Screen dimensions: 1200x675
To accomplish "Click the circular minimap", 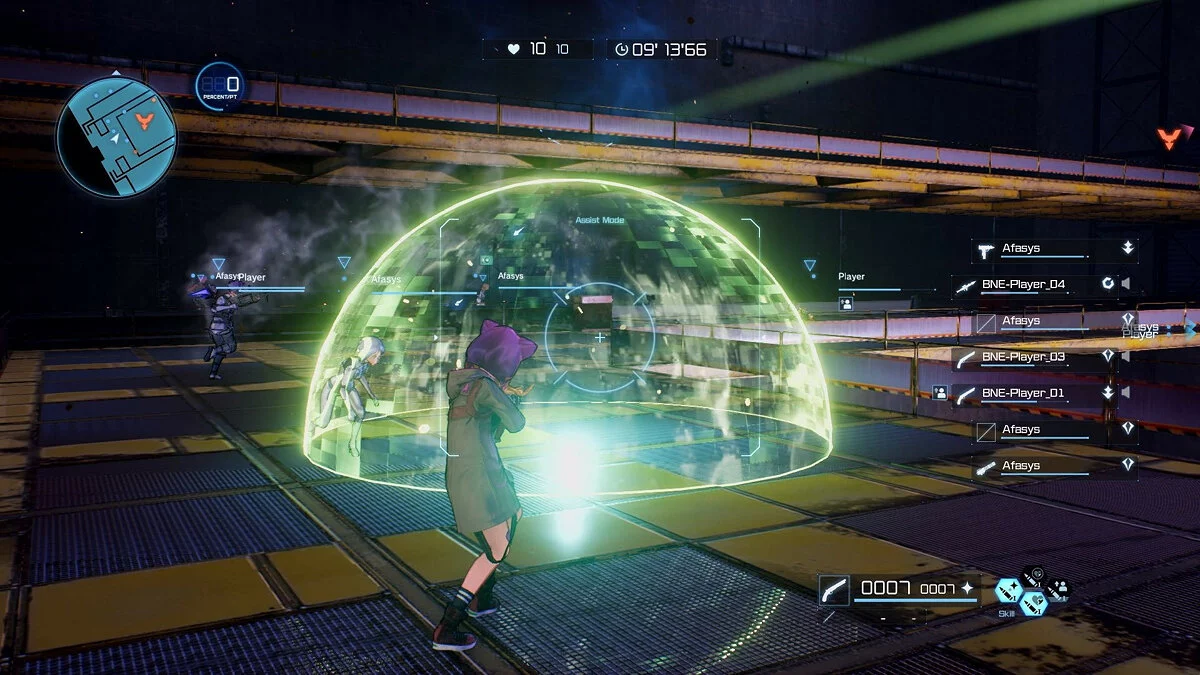I will click(x=115, y=136).
